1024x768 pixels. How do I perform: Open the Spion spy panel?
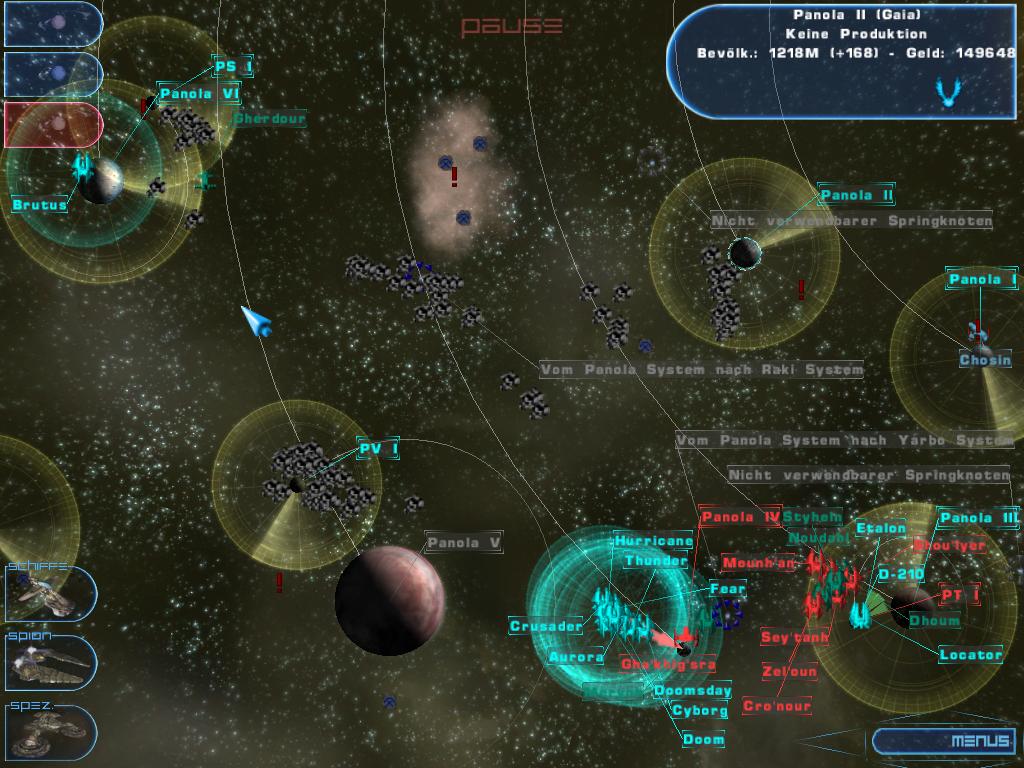point(50,662)
